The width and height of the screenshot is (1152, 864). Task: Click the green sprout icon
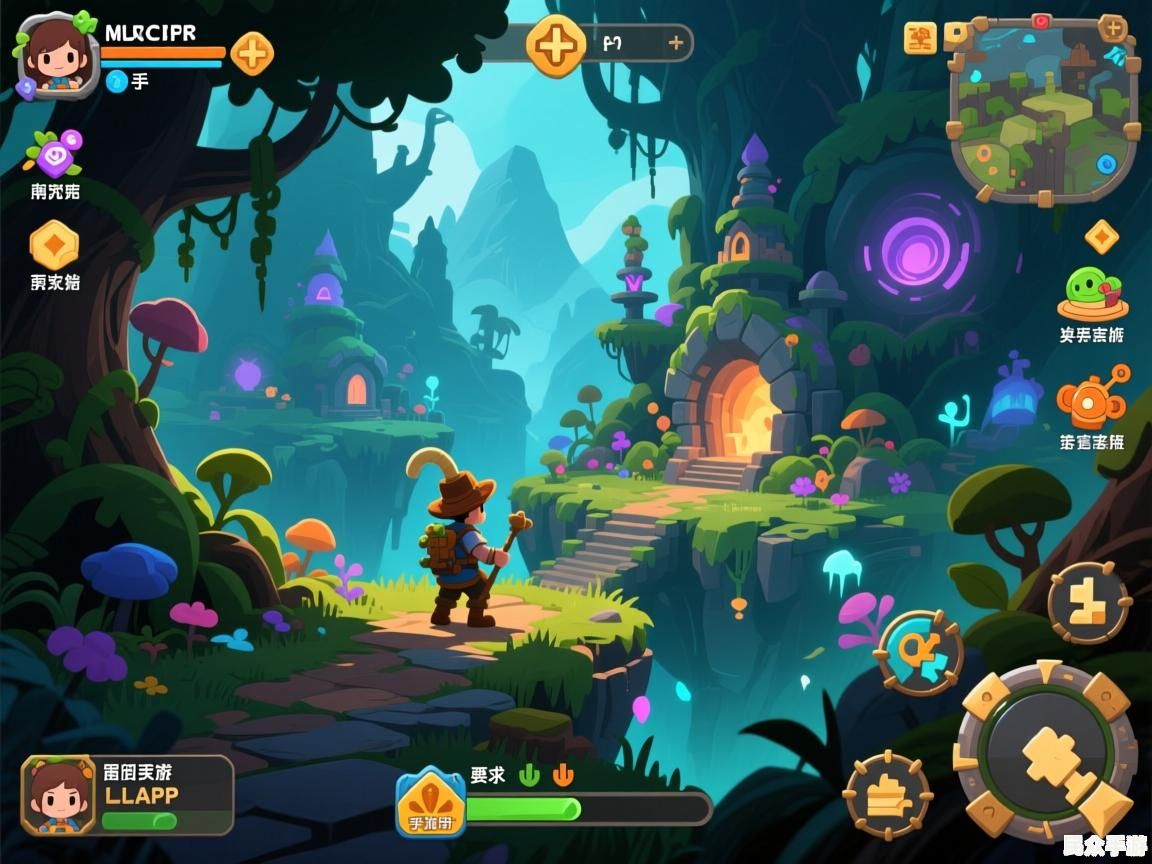point(529,775)
